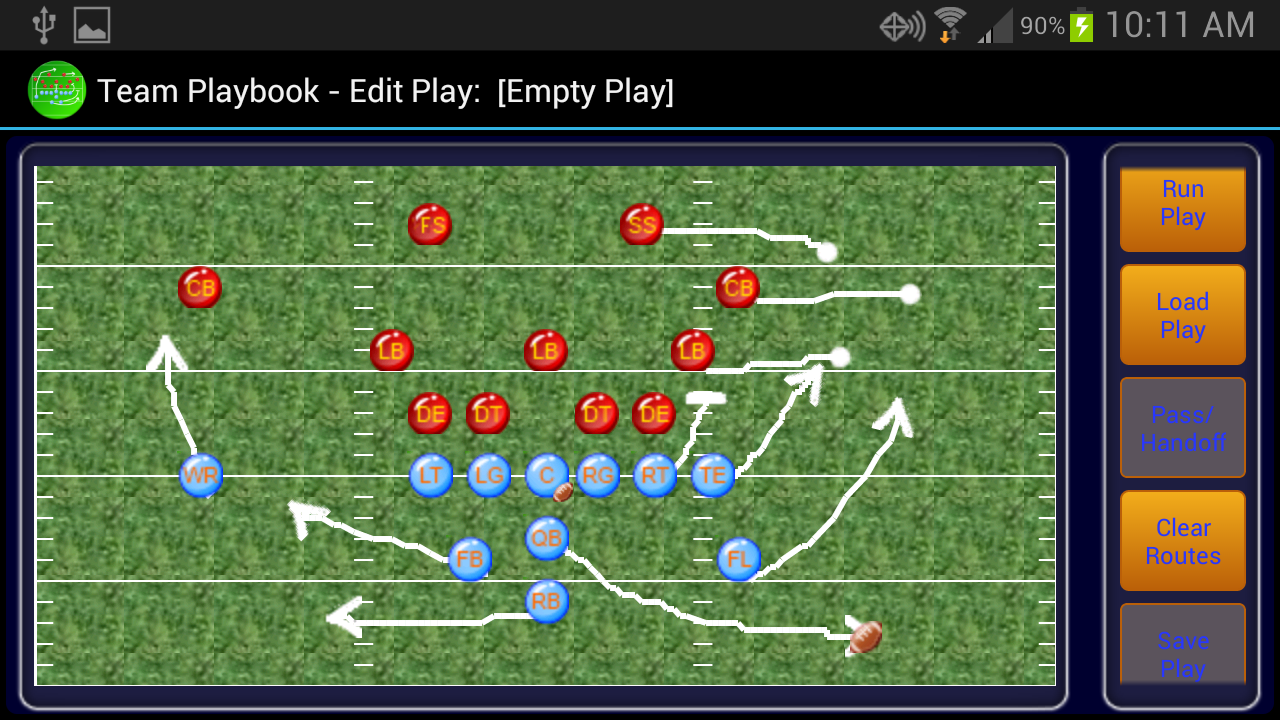The image size is (1280, 720).
Task: Select the DE defensive end next to DT
Action: click(x=429, y=413)
